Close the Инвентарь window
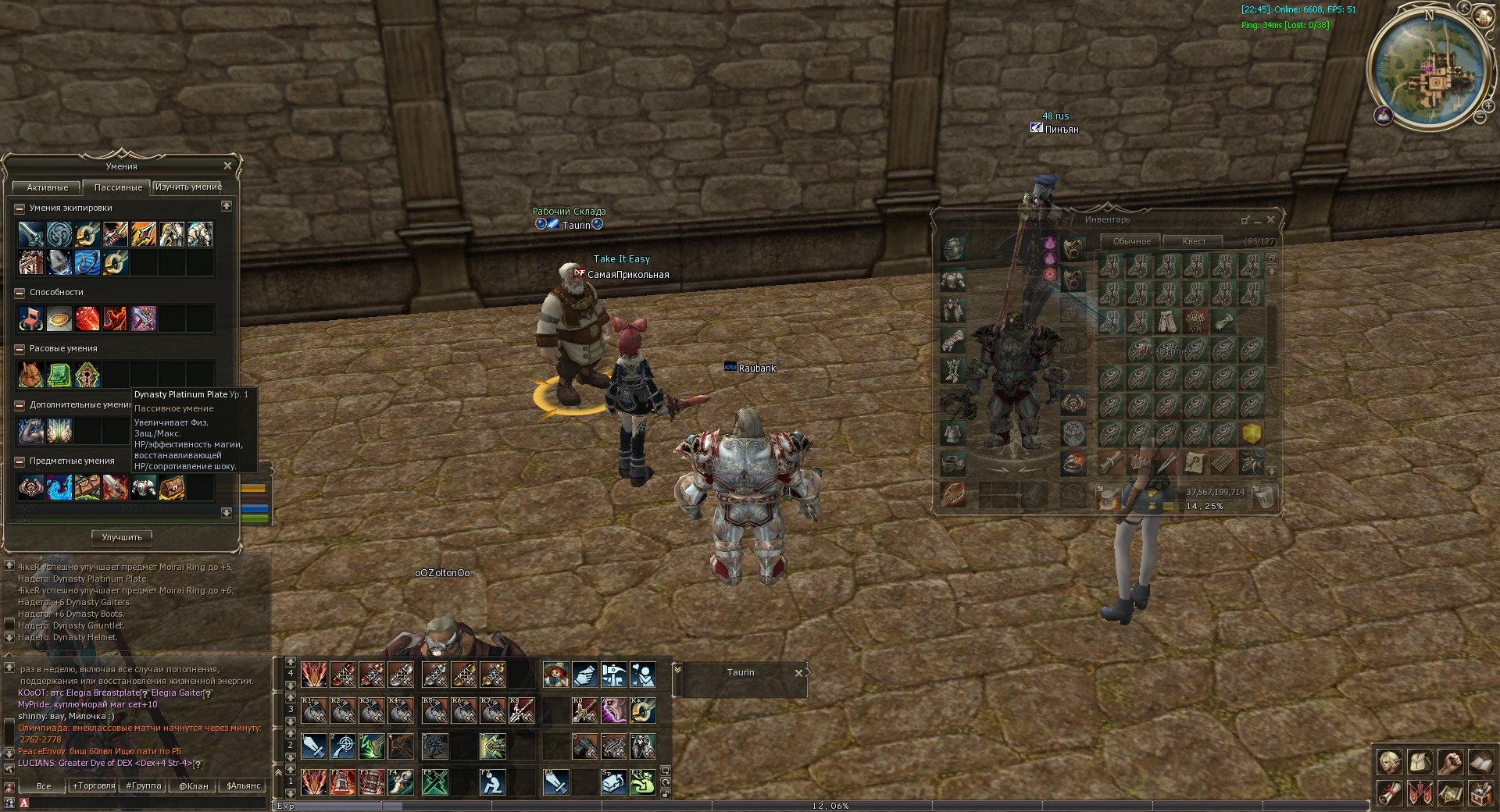The height and width of the screenshot is (812, 1500). (x=1270, y=219)
